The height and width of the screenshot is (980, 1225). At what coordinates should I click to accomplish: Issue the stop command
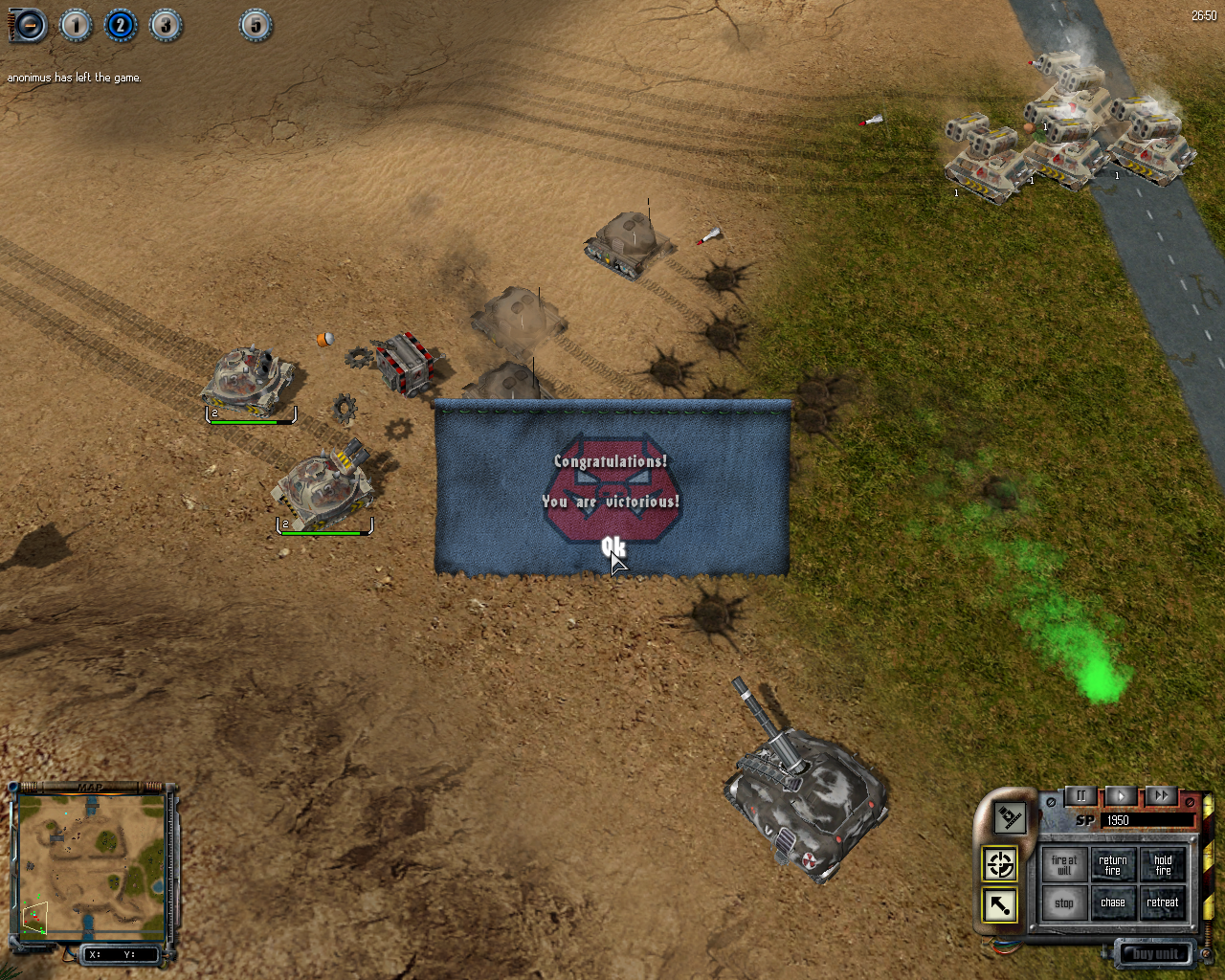[1063, 902]
